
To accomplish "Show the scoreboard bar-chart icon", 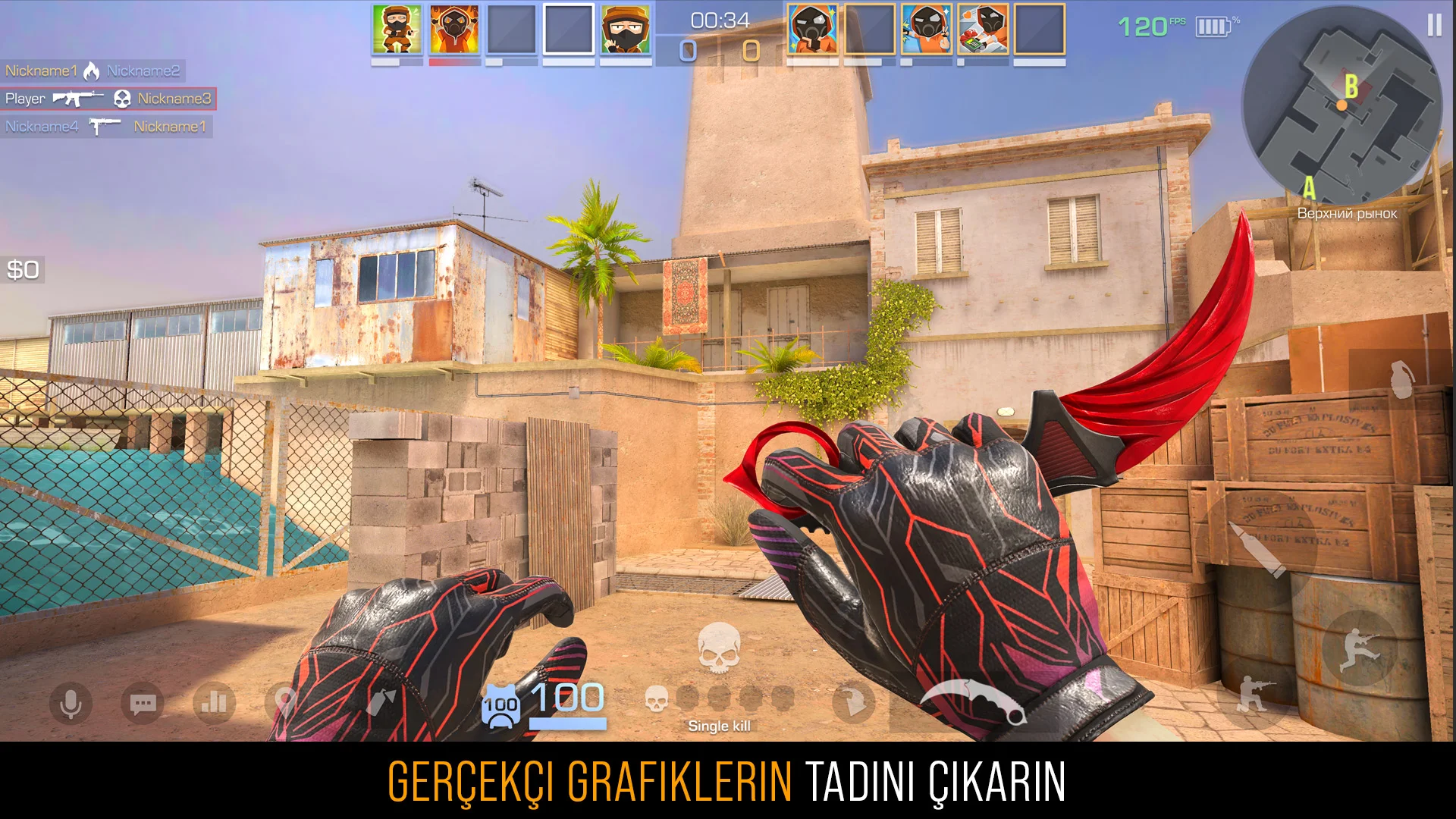I will pos(214,702).
